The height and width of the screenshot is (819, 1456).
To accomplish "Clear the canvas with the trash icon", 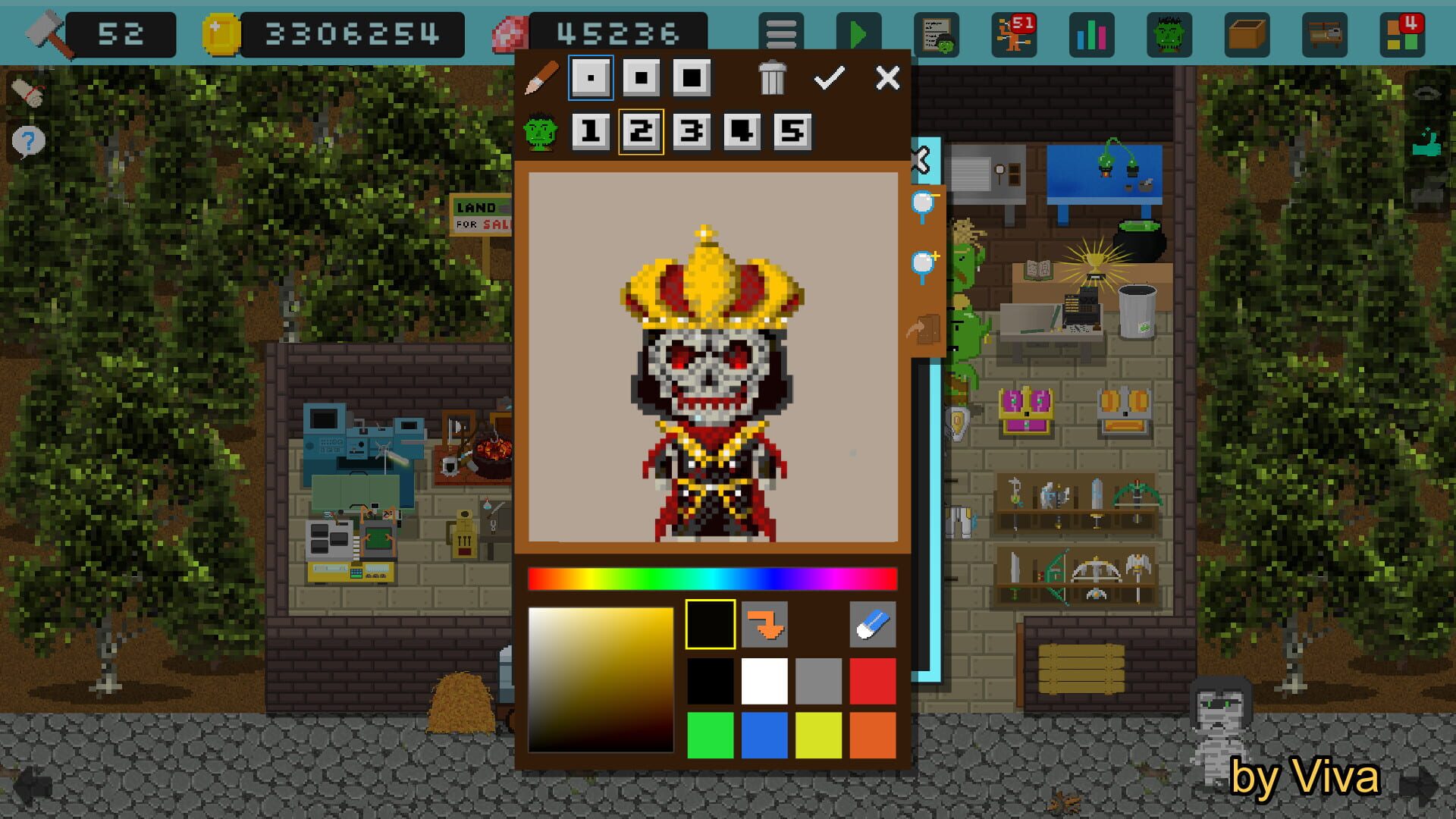I will 771,77.
